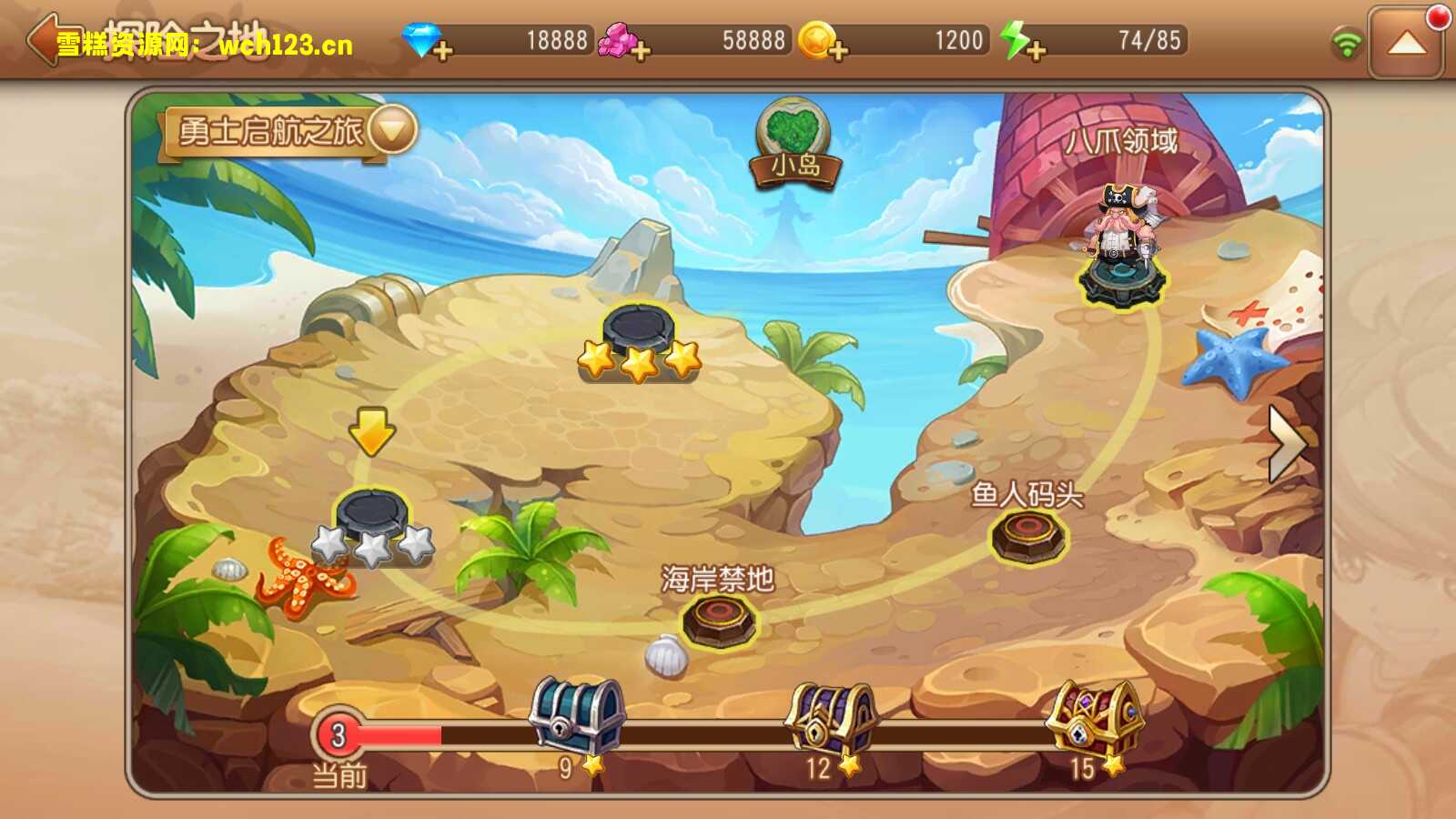
Task: Open the 小岛 island badge
Action: pos(794,146)
